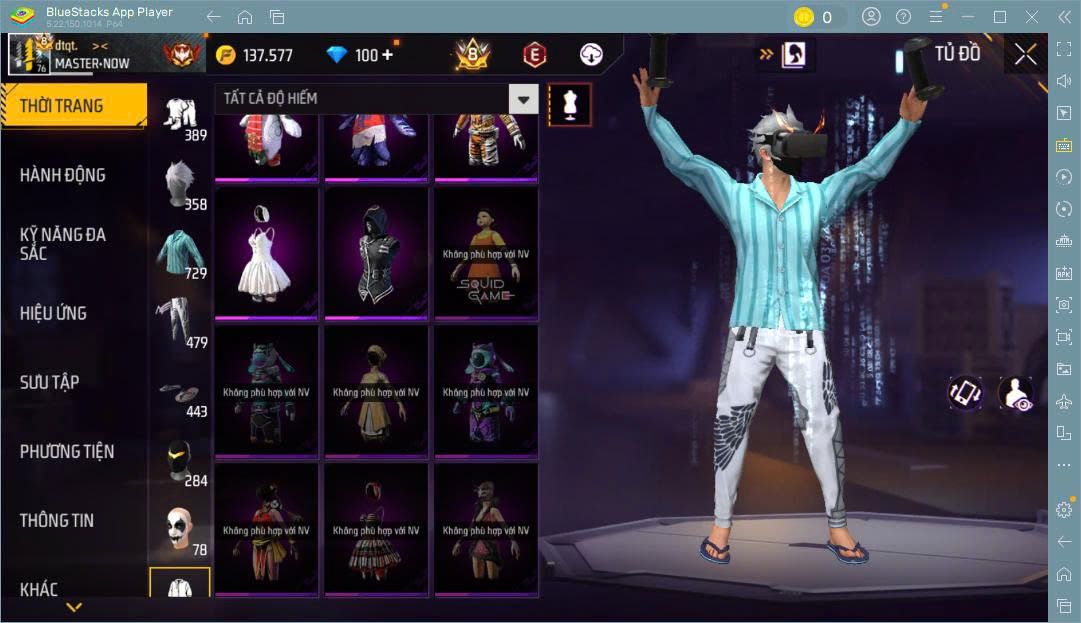Toggle the character visibility eye icon
Image resolution: width=1081 pixels, height=623 pixels.
click(x=1016, y=393)
